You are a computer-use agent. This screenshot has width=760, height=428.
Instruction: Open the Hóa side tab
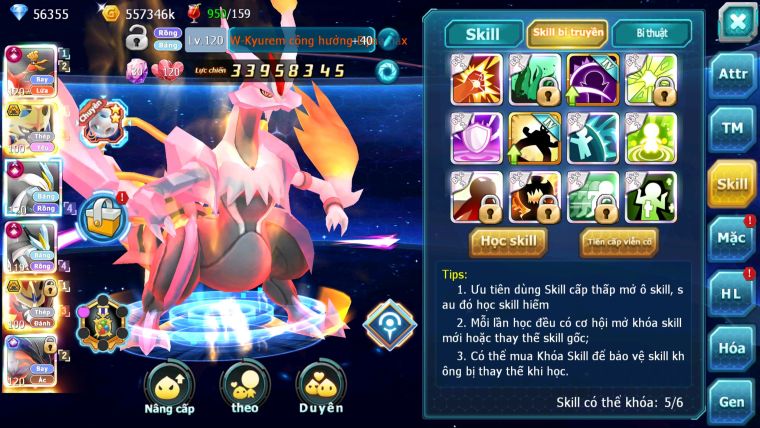(x=732, y=347)
